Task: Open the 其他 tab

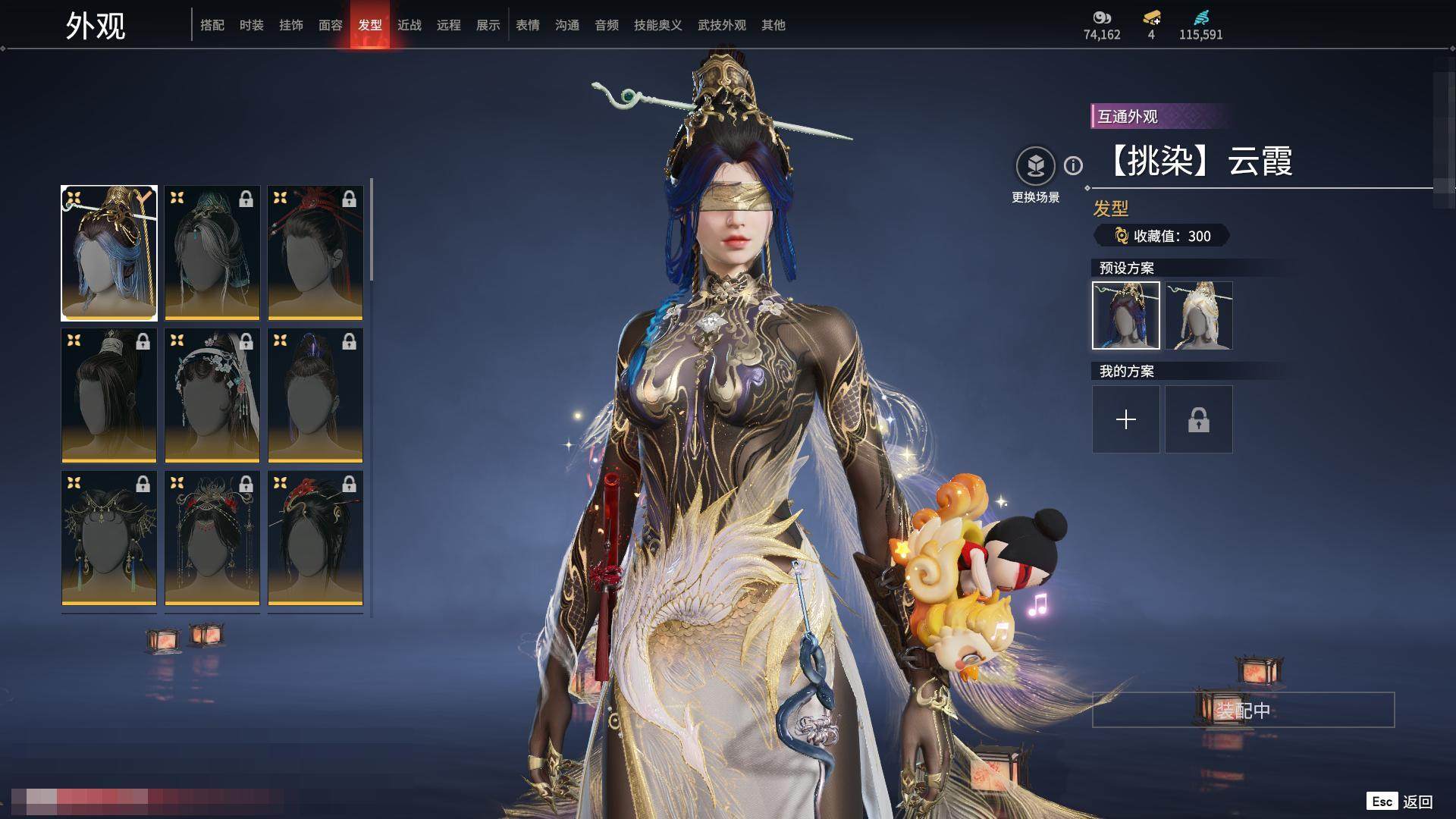Action: pyautogui.click(x=773, y=25)
